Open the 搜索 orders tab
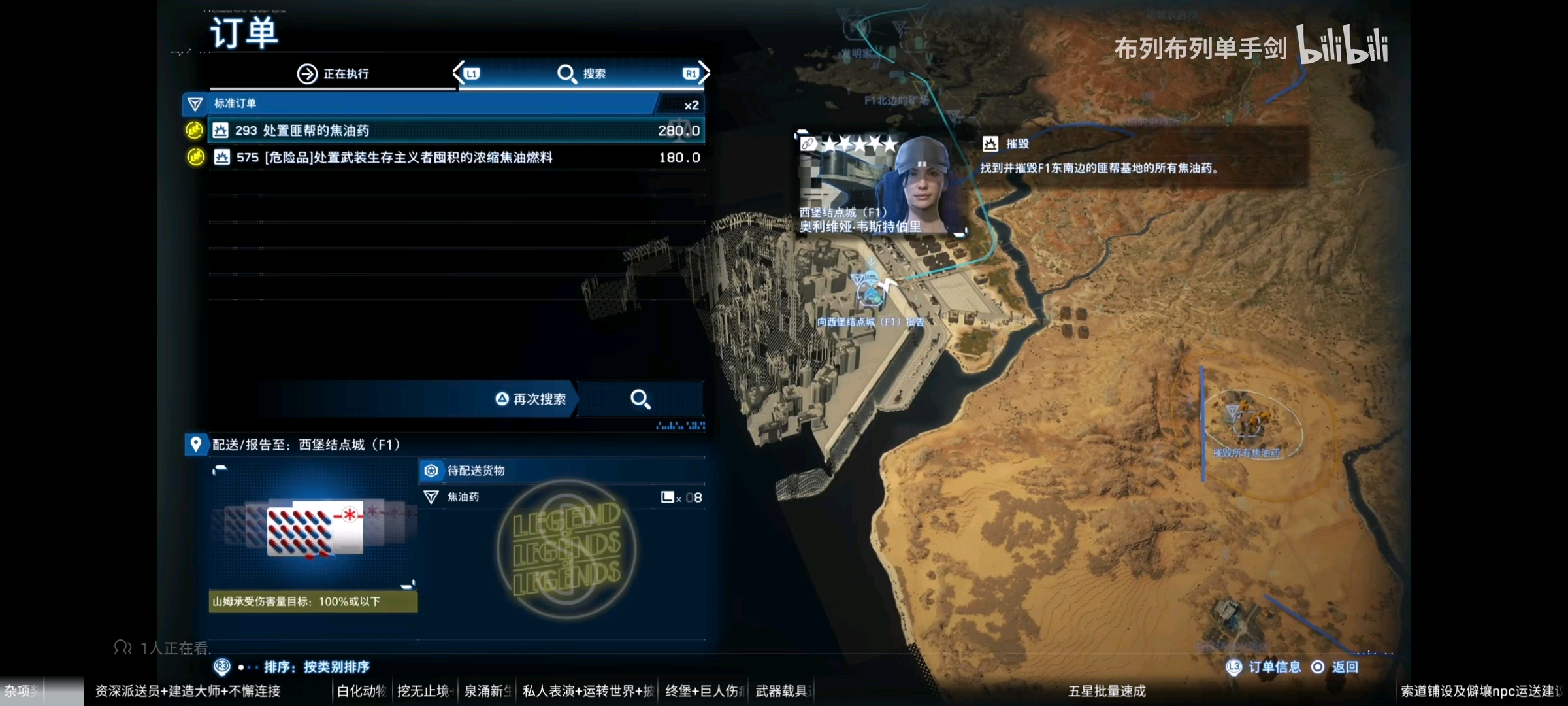Image resolution: width=1568 pixels, height=706 pixels. 581,74
